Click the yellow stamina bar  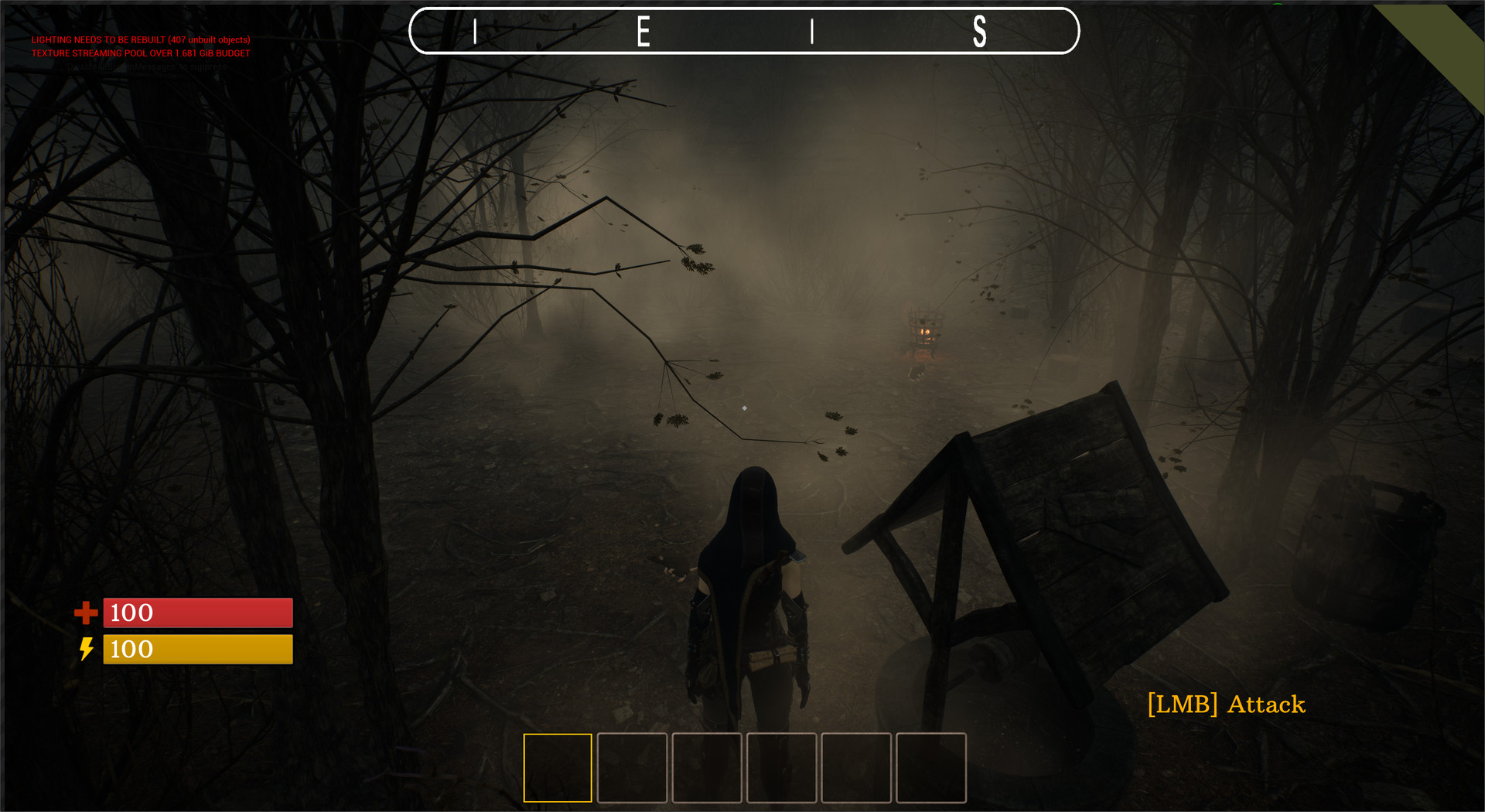(197, 650)
